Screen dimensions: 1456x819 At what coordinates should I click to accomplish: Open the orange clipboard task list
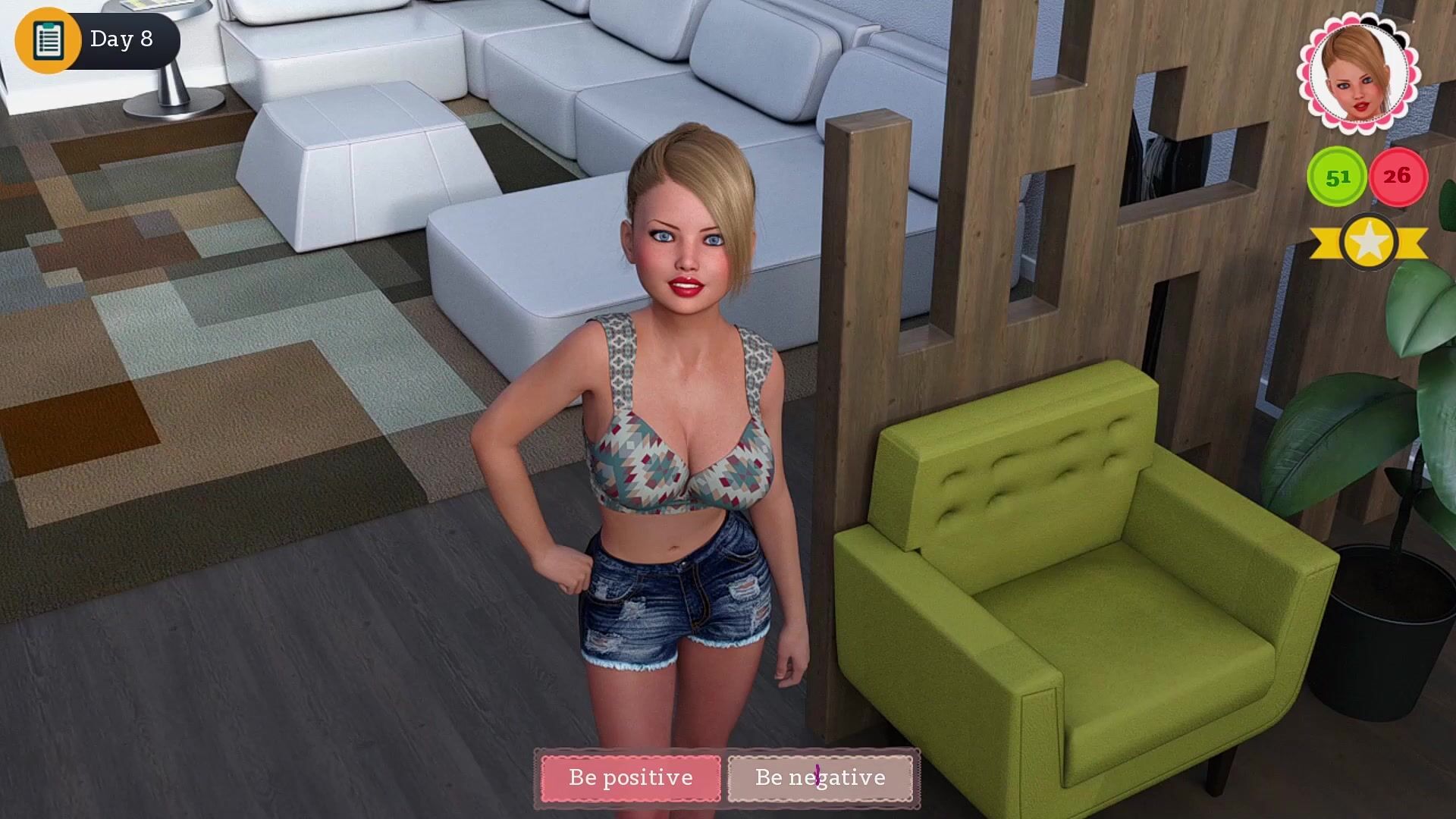pos(48,39)
